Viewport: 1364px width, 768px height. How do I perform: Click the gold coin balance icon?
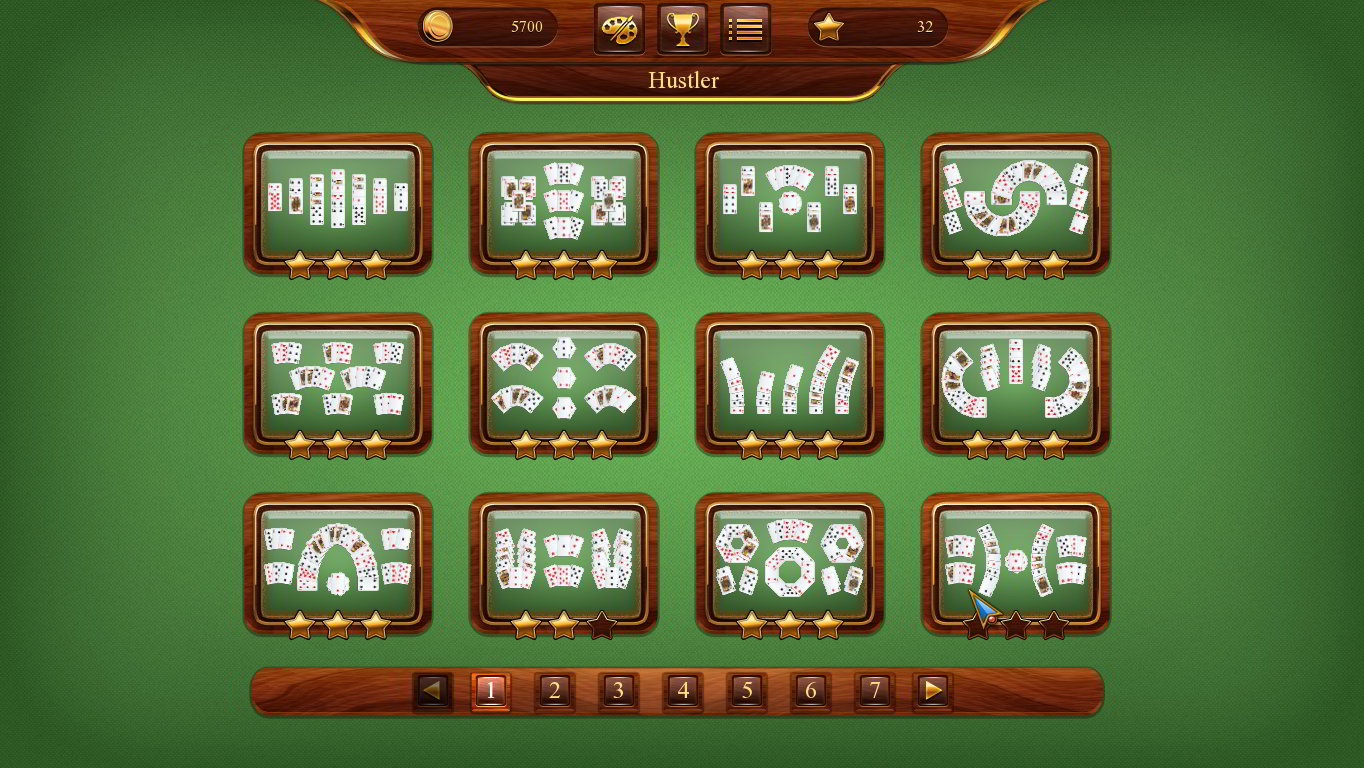click(x=437, y=27)
